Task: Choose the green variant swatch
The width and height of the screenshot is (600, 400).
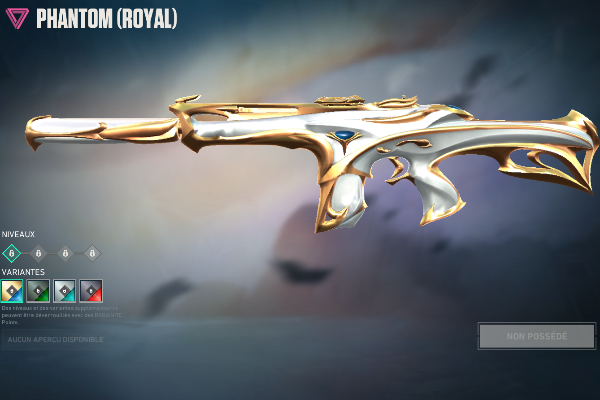Action: pos(38,291)
